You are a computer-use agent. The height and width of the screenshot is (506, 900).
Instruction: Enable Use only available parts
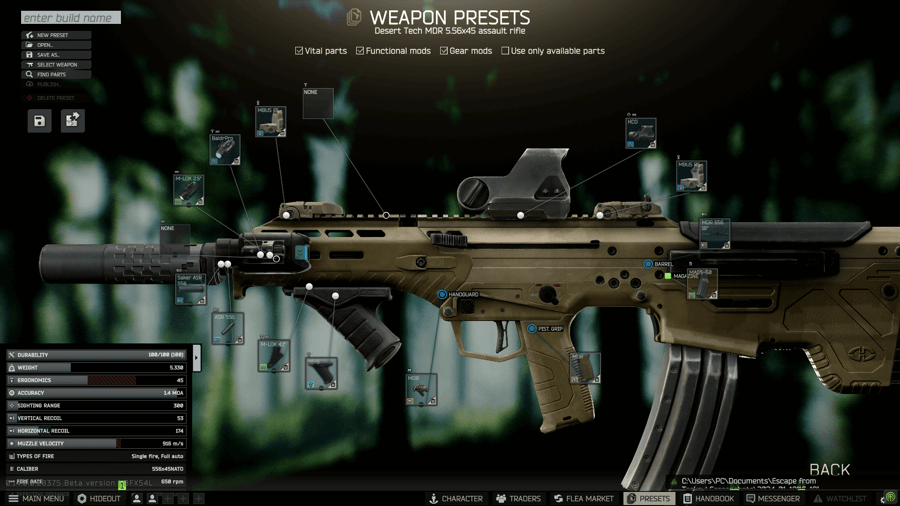[505, 51]
